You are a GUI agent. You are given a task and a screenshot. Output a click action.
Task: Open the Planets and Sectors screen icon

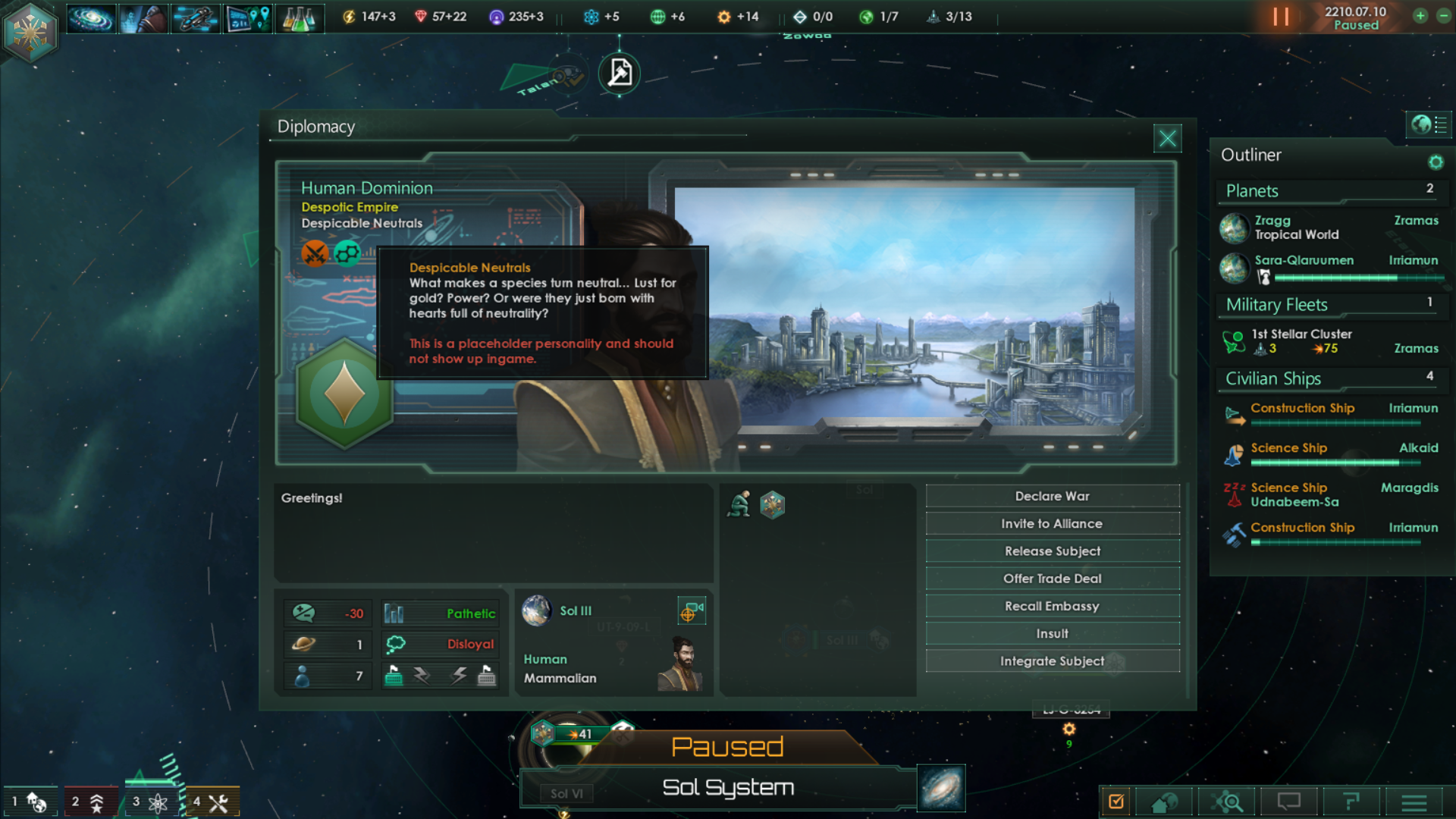246,18
